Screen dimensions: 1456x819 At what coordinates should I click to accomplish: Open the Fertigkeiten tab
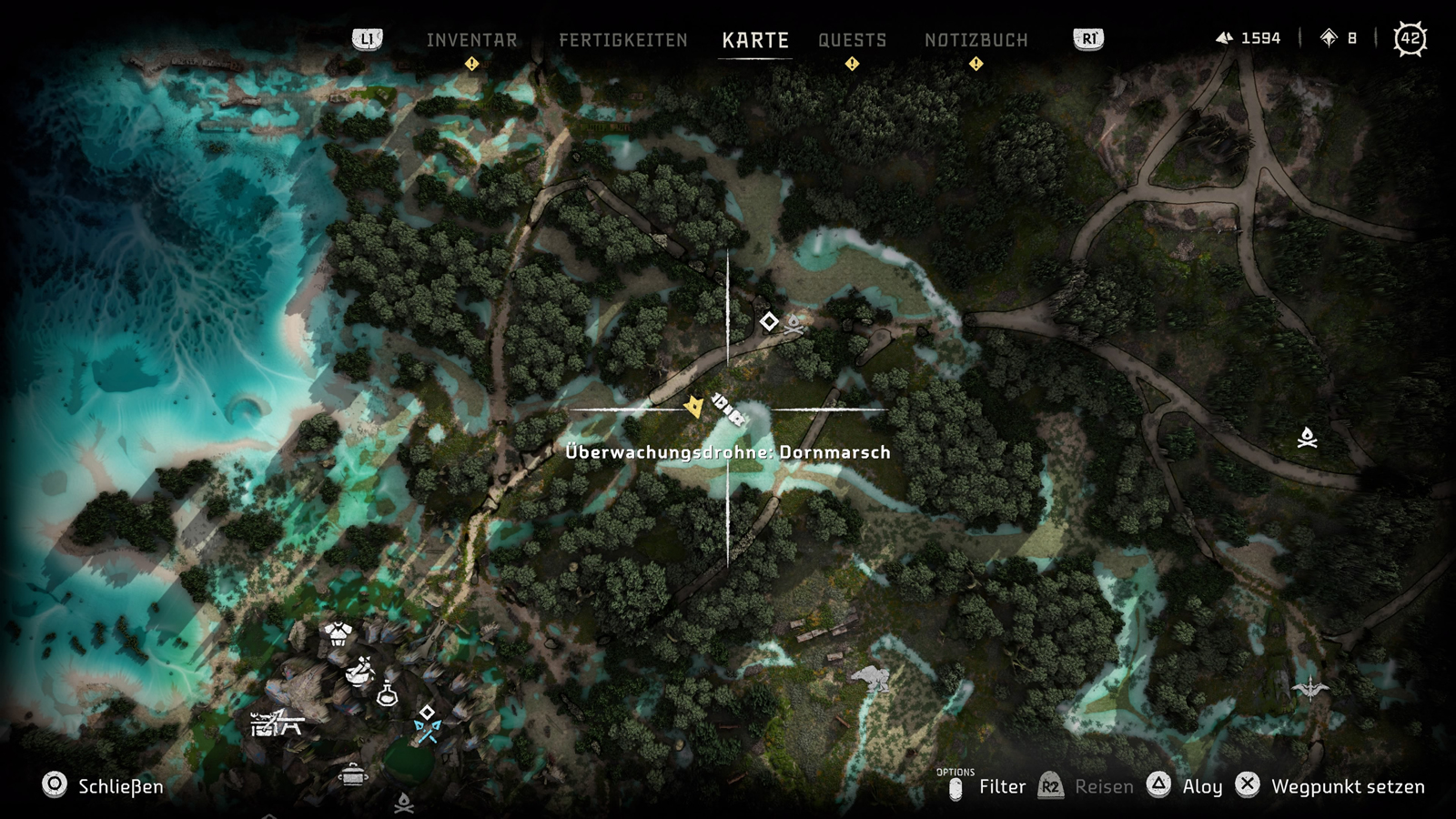(623, 40)
